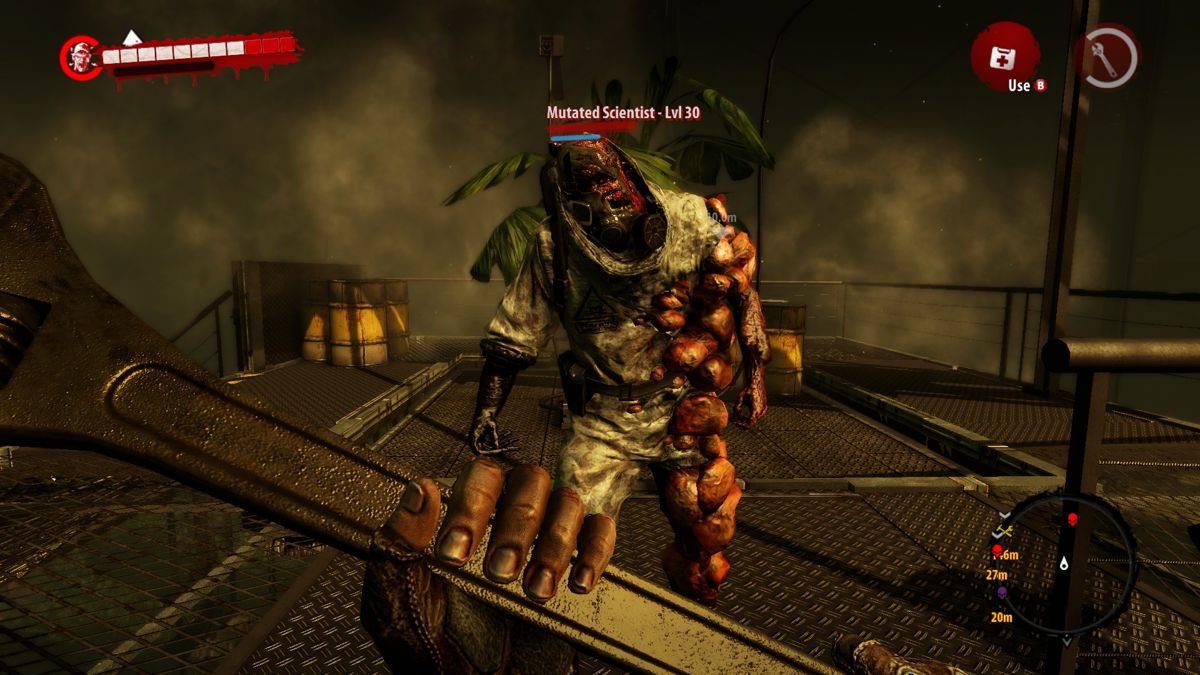The image size is (1200, 675).
Task: Click the yellow crossed-tools marker on the minimap
Action: pyautogui.click(x=1005, y=531)
